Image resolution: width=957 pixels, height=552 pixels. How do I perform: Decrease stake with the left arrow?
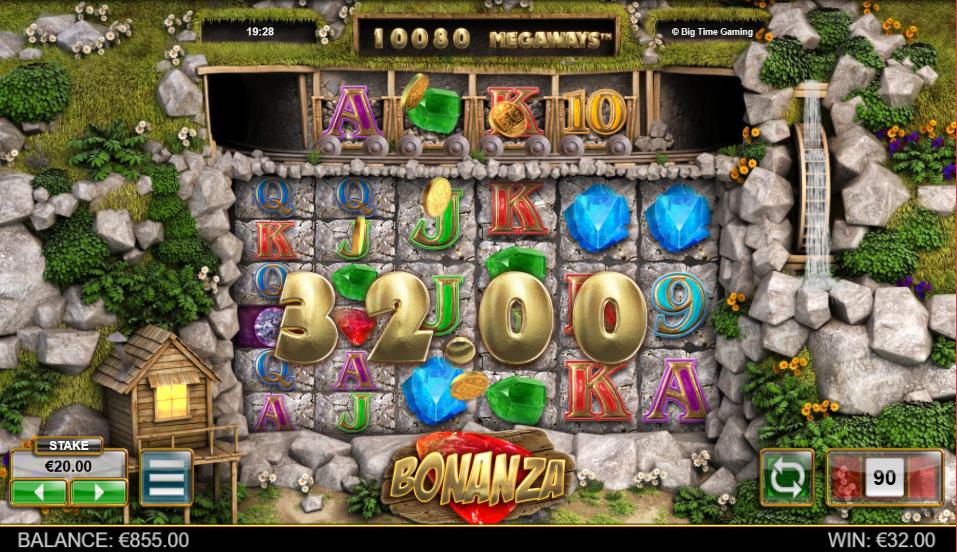(39, 492)
